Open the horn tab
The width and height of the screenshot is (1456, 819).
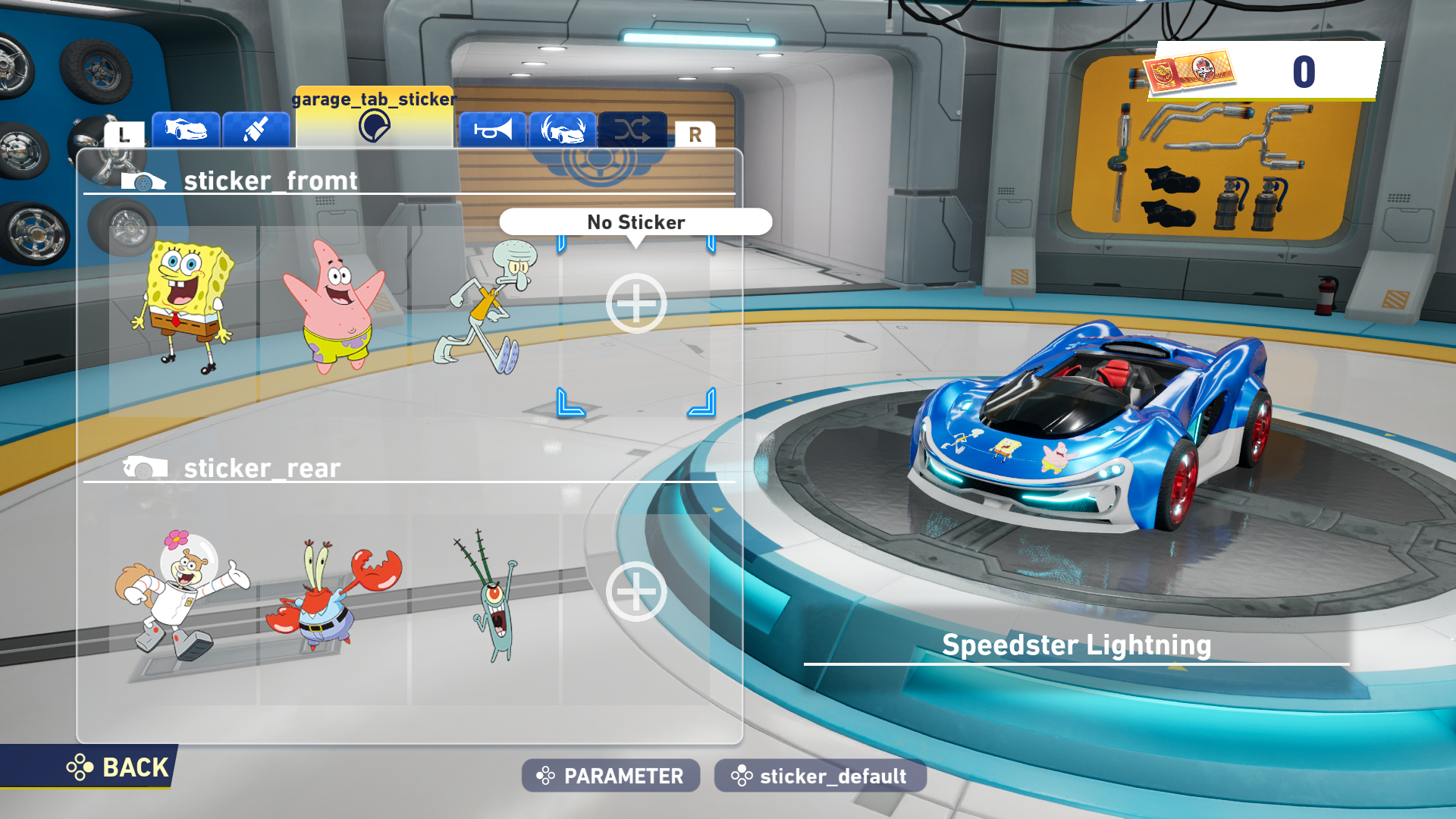click(x=492, y=130)
